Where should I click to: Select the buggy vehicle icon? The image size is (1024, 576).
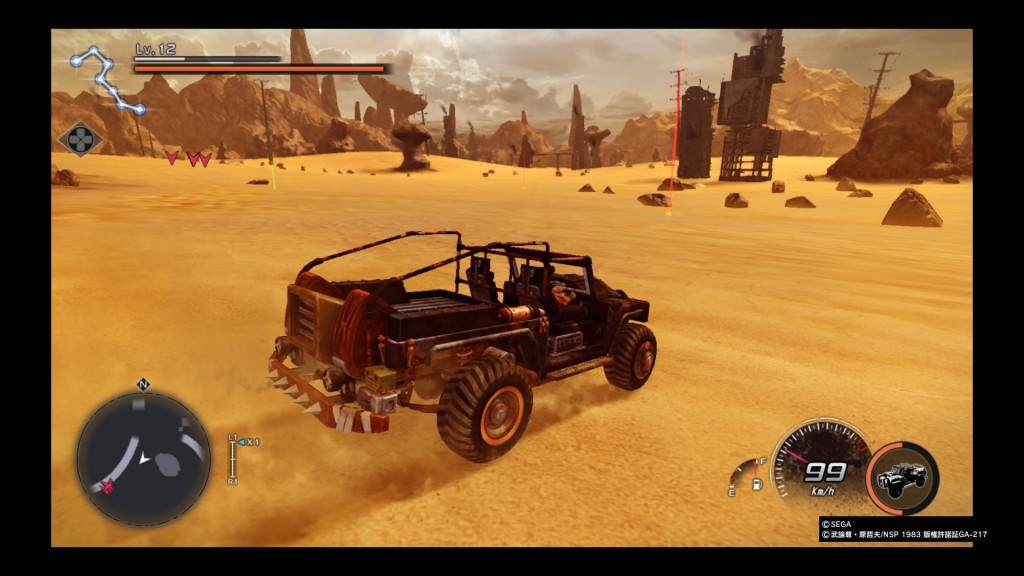[901, 478]
